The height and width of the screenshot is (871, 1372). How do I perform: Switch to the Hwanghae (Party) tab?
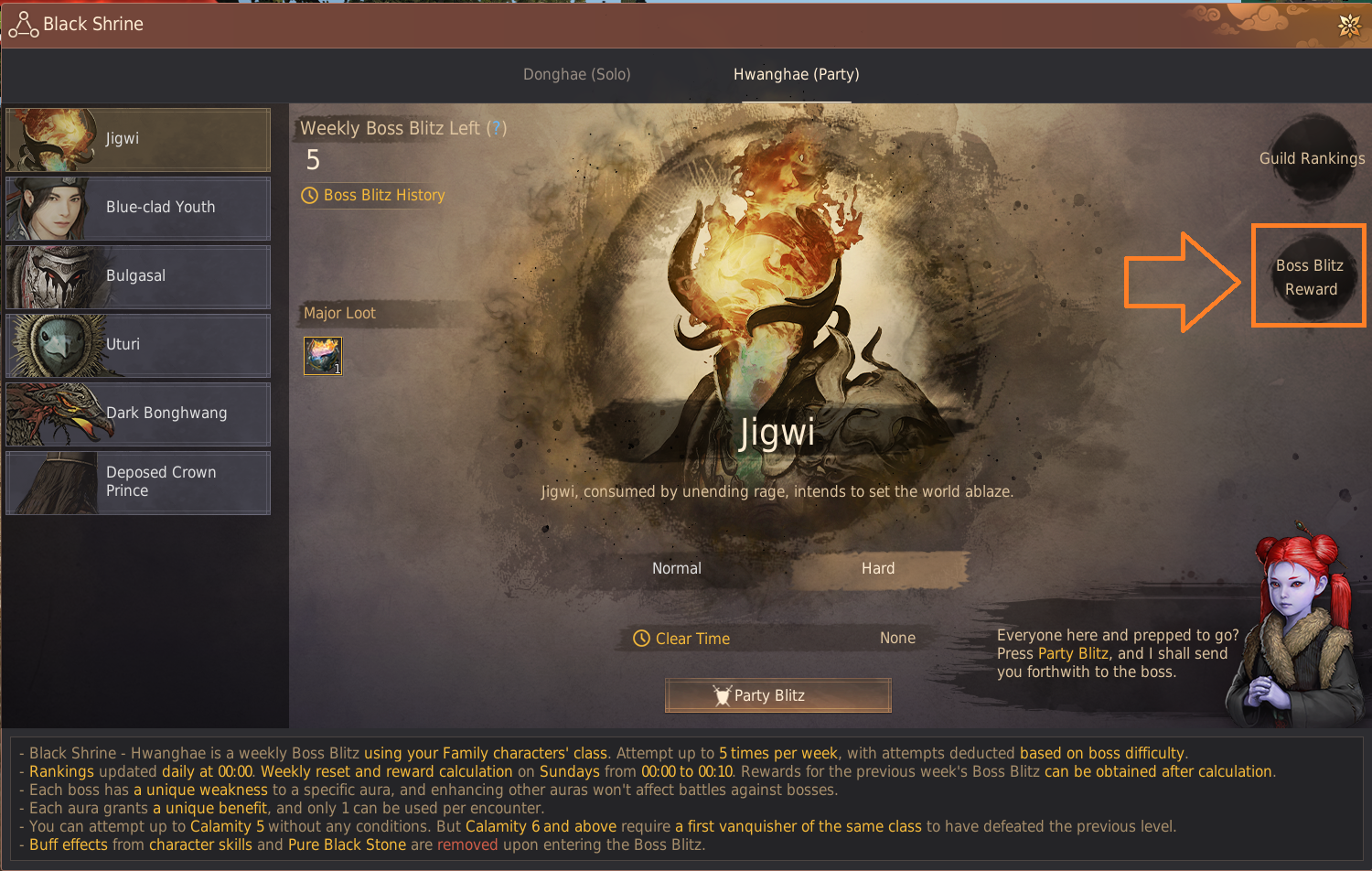tap(795, 74)
